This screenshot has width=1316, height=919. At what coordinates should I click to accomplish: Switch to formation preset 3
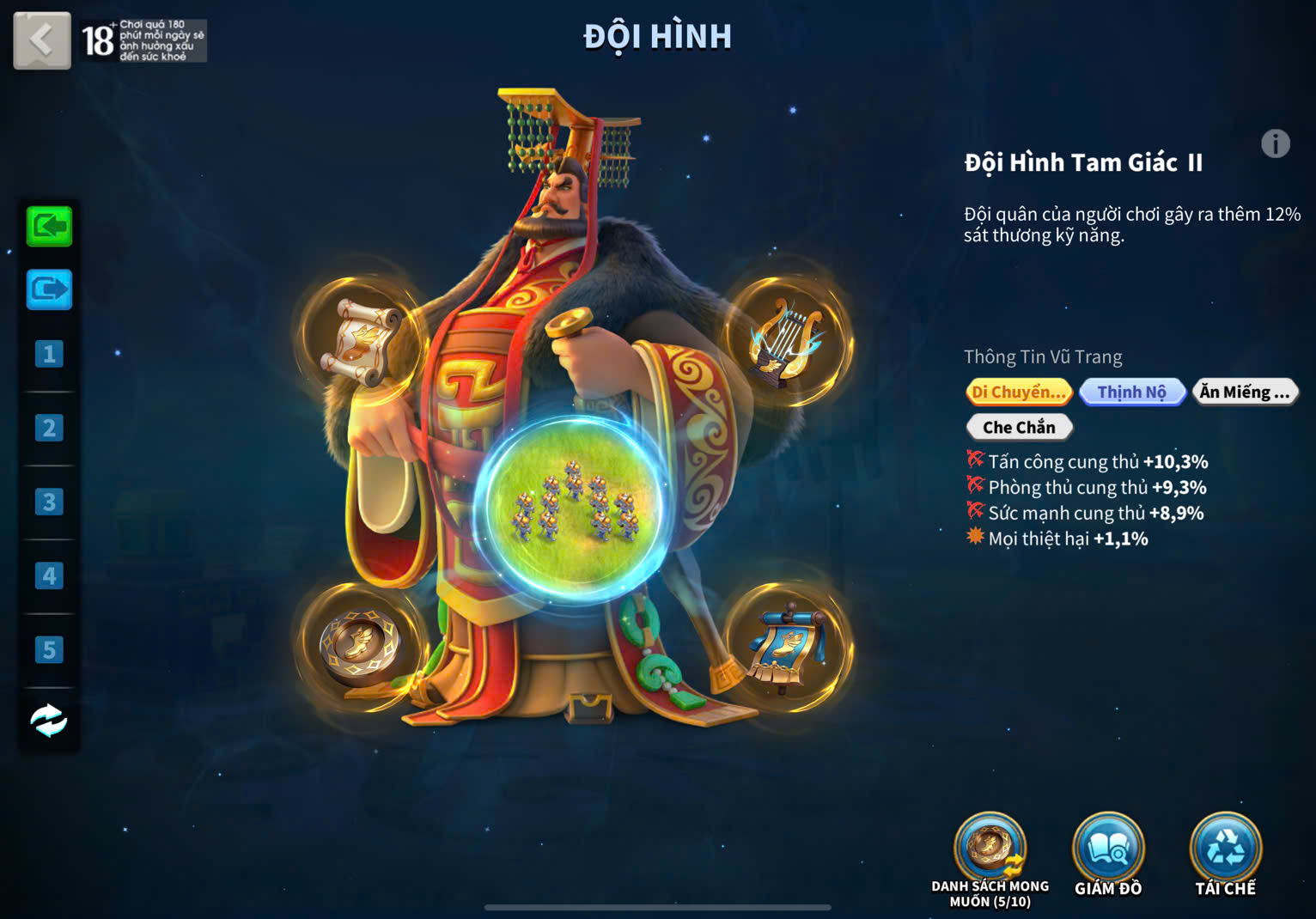pos(49,502)
